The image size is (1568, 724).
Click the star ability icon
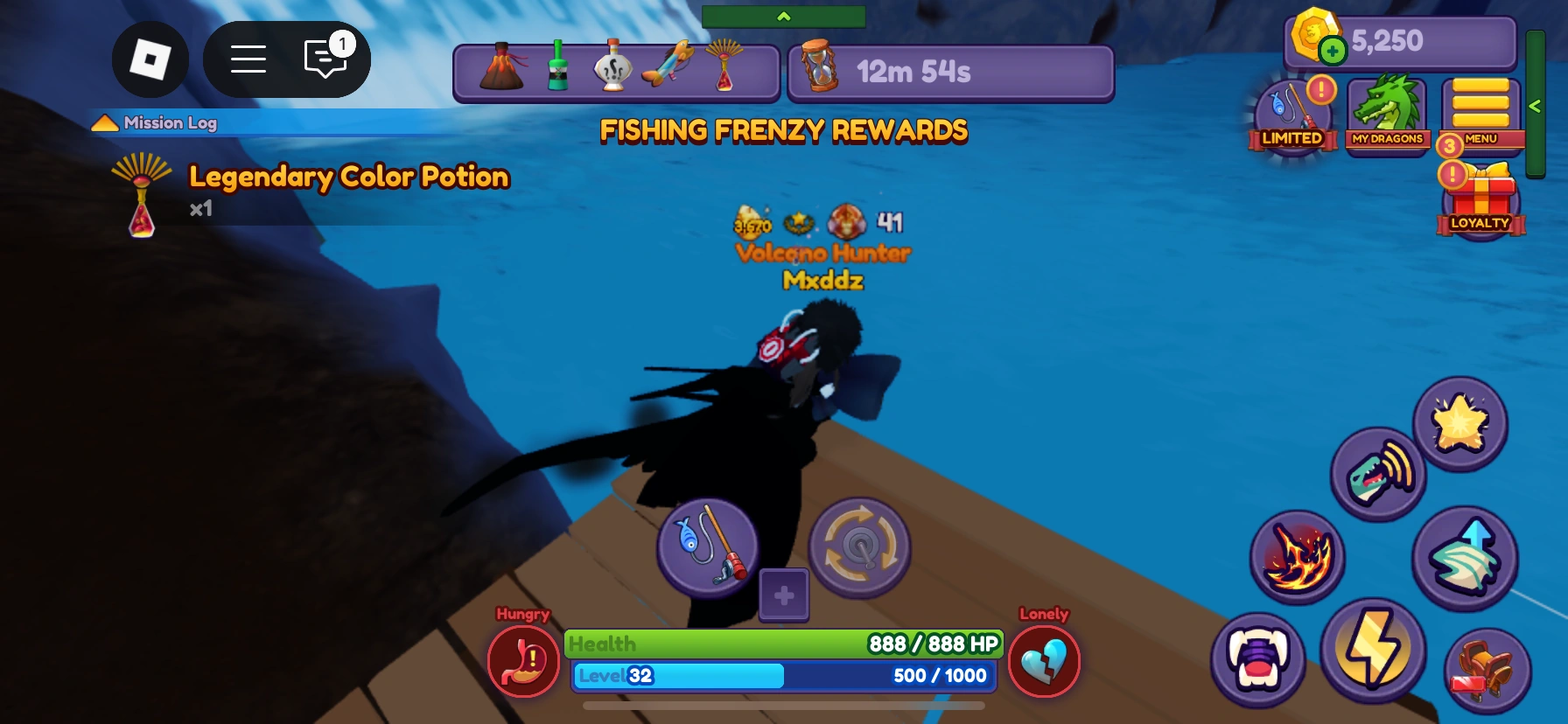(x=1461, y=424)
